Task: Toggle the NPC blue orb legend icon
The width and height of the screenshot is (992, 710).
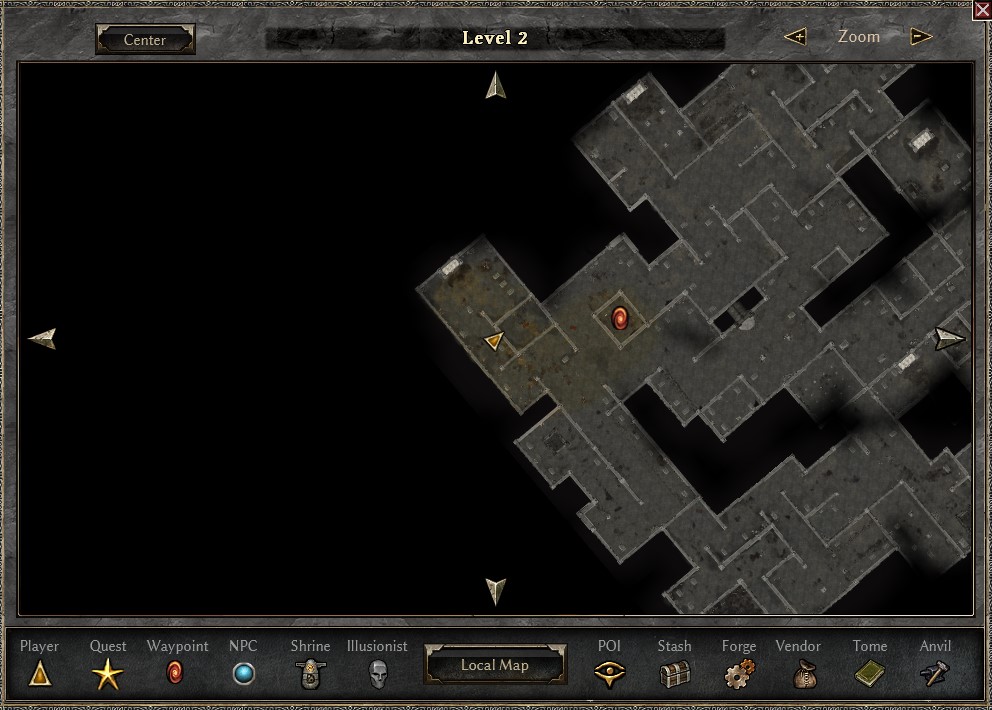Action: [243, 674]
